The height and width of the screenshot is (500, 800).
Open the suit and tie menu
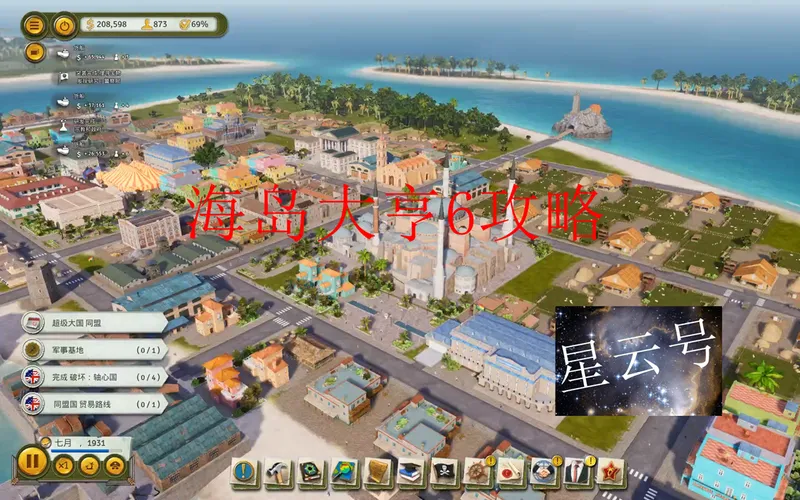click(574, 472)
